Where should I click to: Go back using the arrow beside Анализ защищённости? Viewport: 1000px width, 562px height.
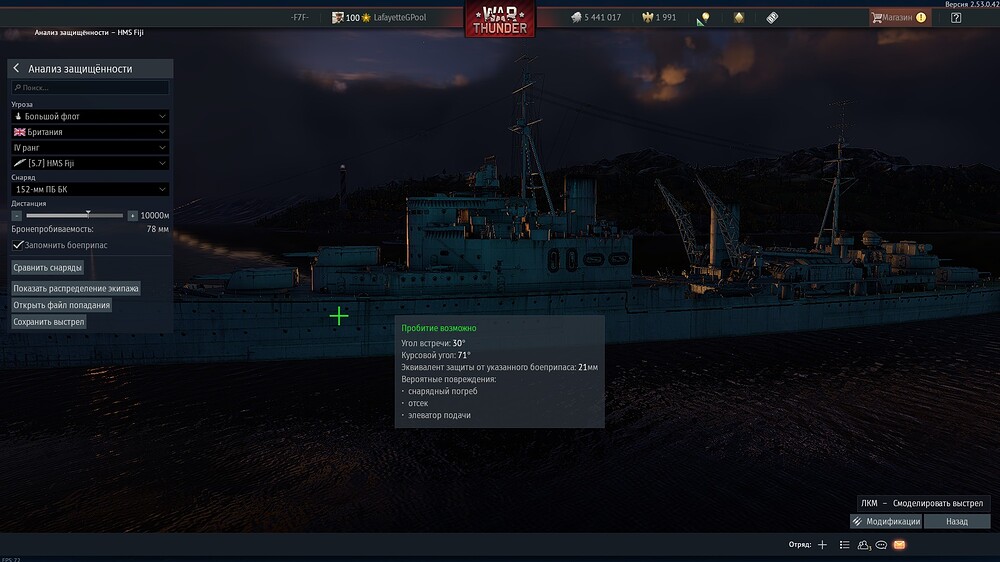coord(16,69)
